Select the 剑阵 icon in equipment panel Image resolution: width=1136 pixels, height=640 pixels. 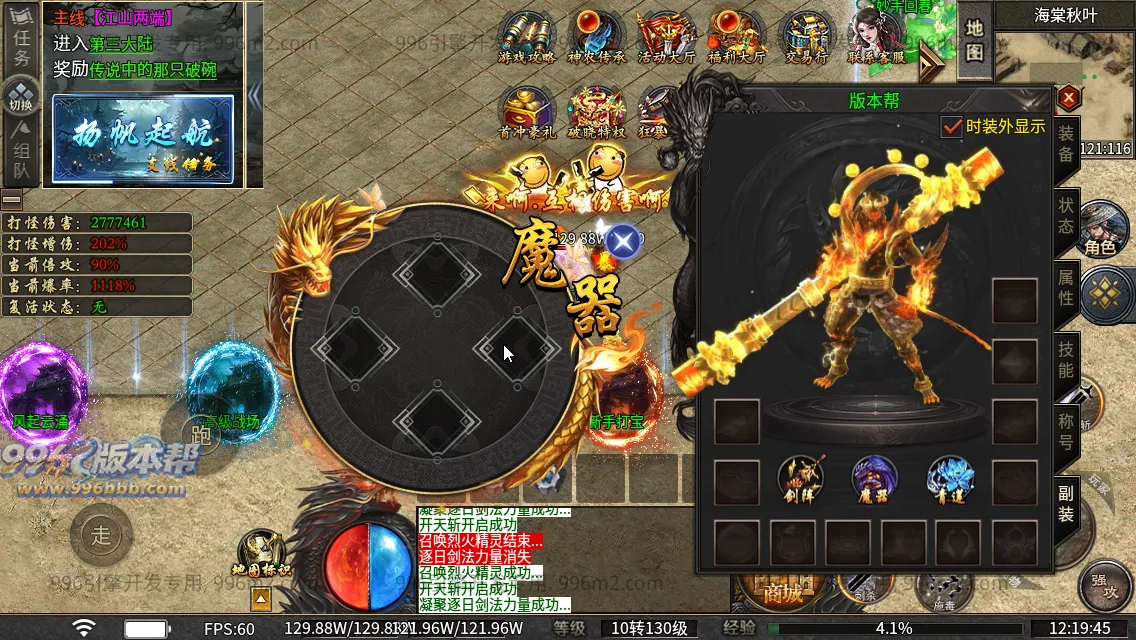[800, 478]
